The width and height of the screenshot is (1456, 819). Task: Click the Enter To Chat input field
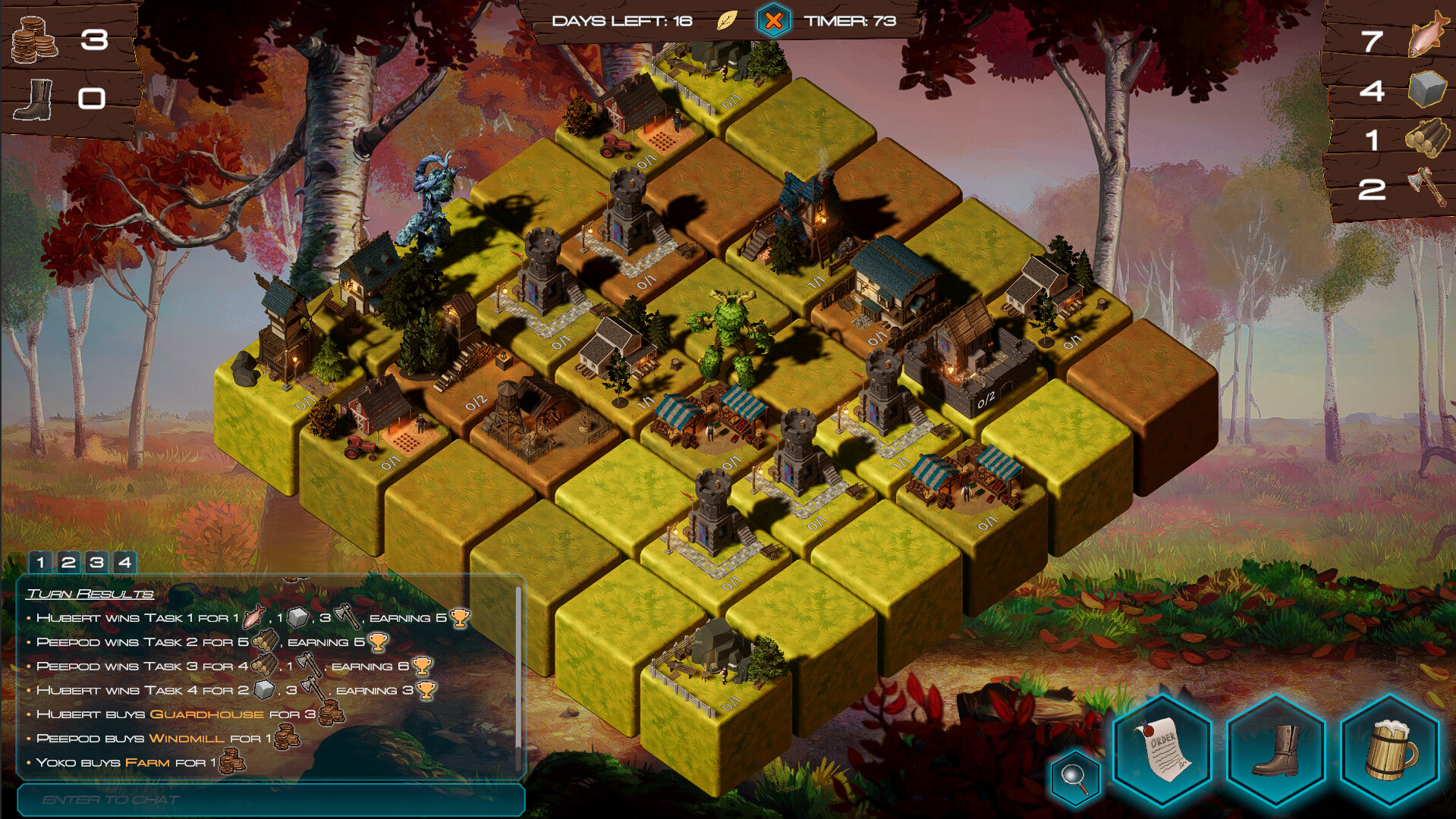pyautogui.click(x=273, y=801)
